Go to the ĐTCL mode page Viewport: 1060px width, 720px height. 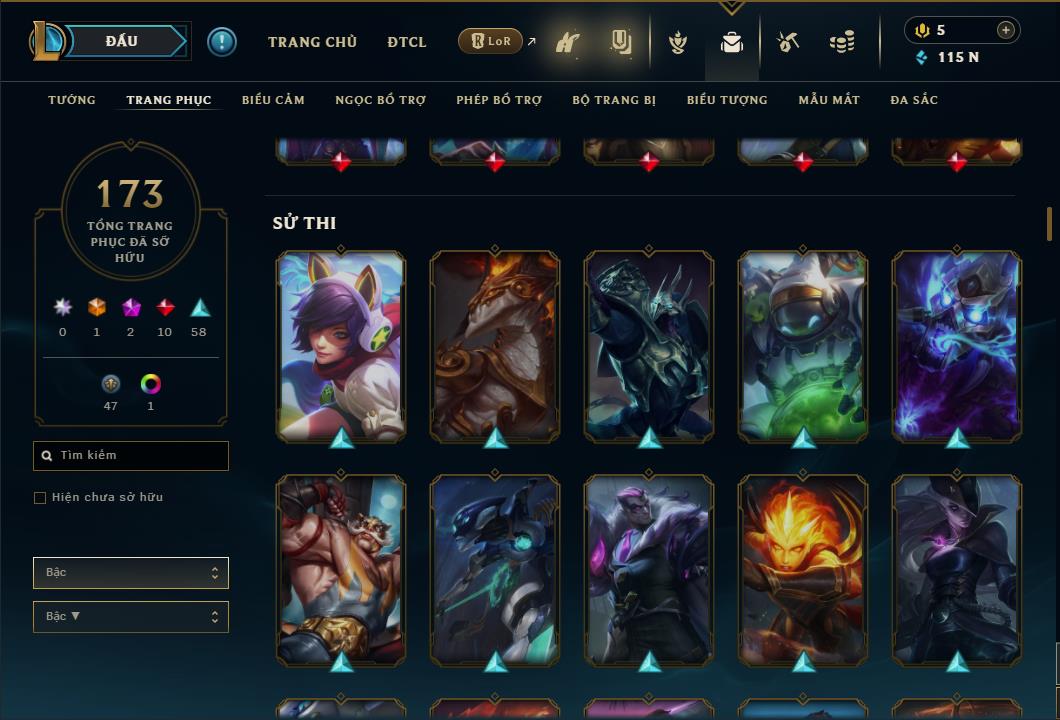407,42
